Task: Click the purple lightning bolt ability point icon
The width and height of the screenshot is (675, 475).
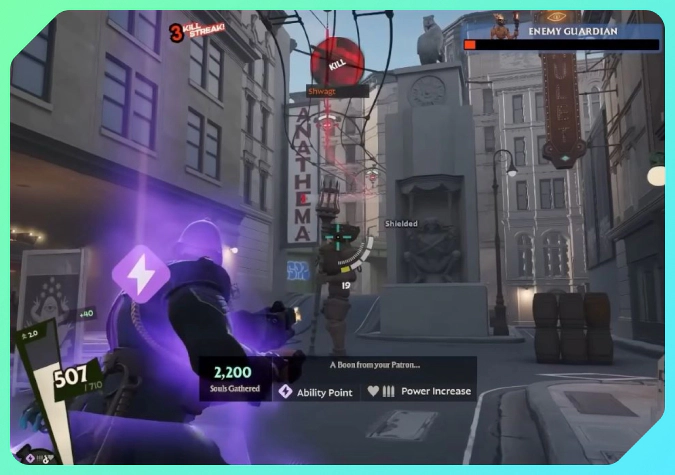Action: (x=139, y=274)
